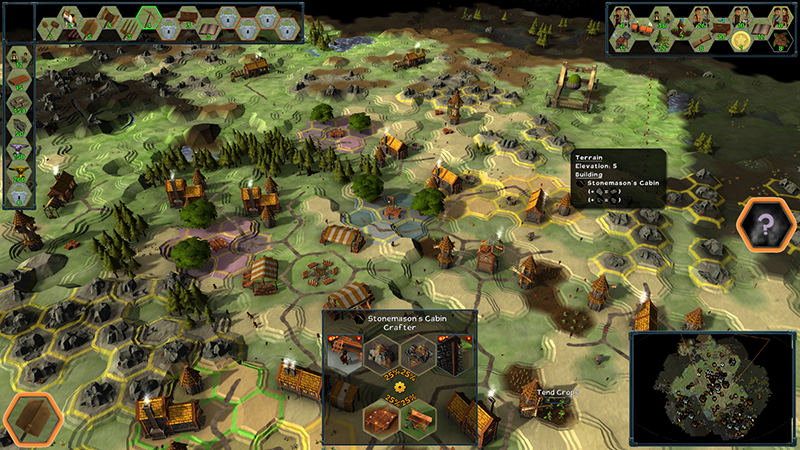Select the green-highlighted pickaxe tool hexagon

pos(150,19)
